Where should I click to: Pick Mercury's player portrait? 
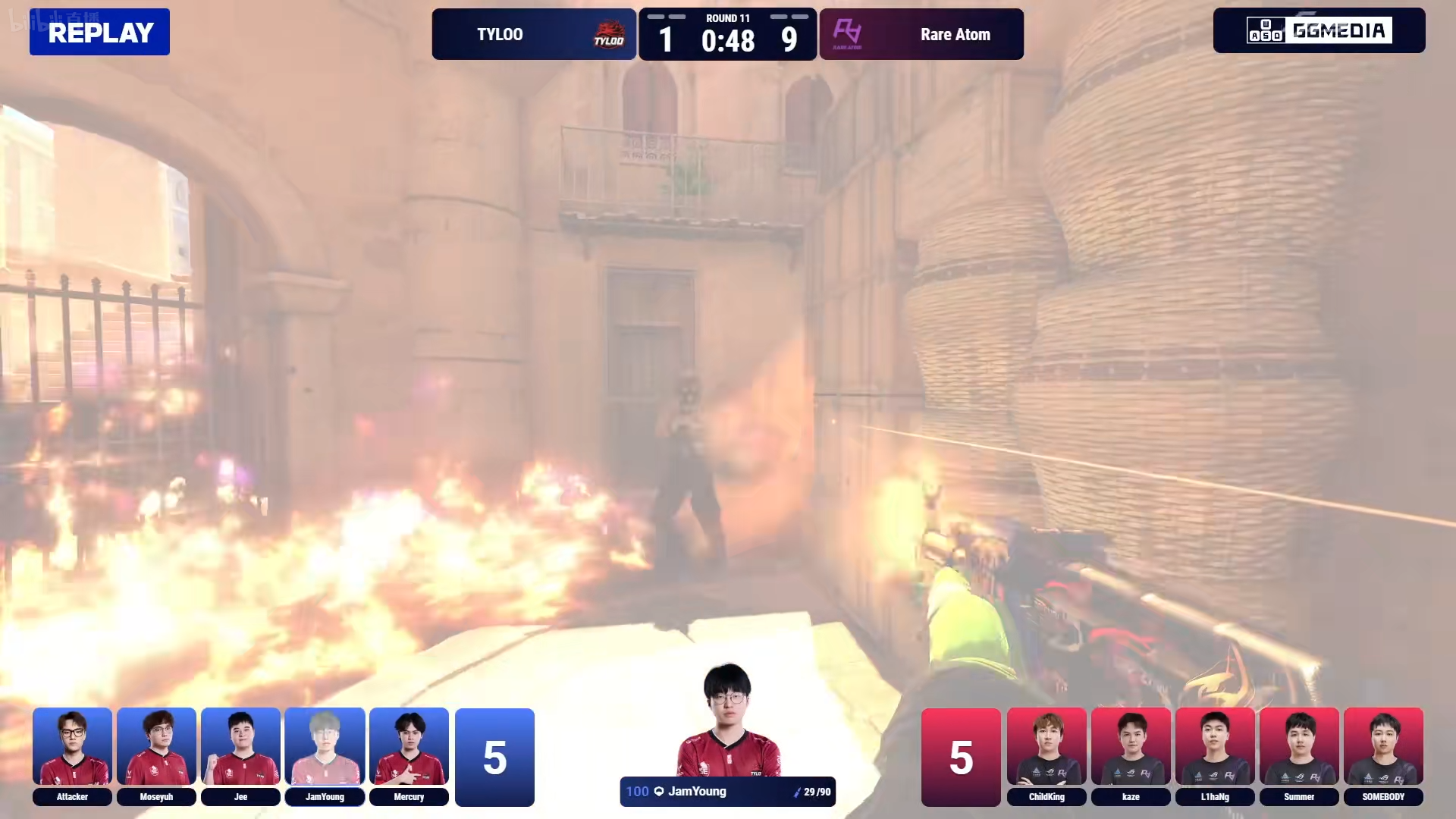409,755
